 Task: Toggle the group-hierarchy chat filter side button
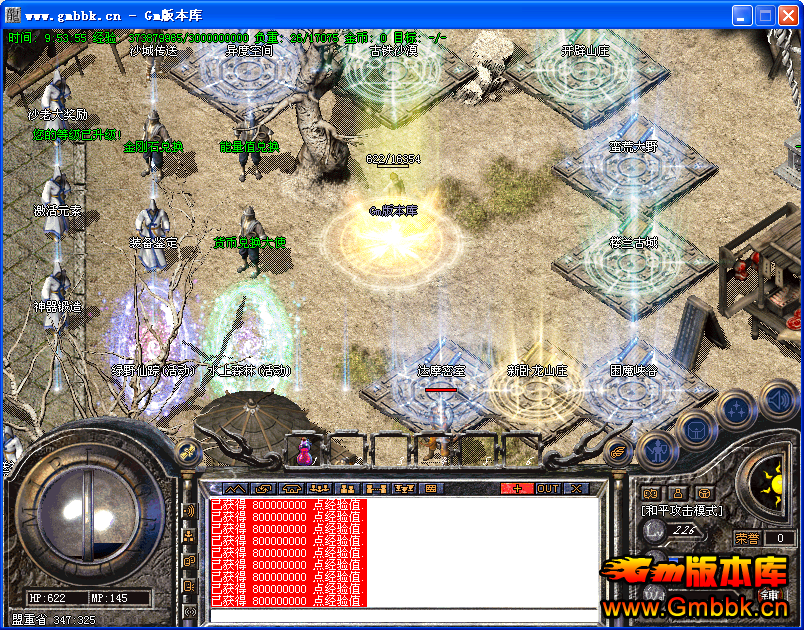(188, 536)
